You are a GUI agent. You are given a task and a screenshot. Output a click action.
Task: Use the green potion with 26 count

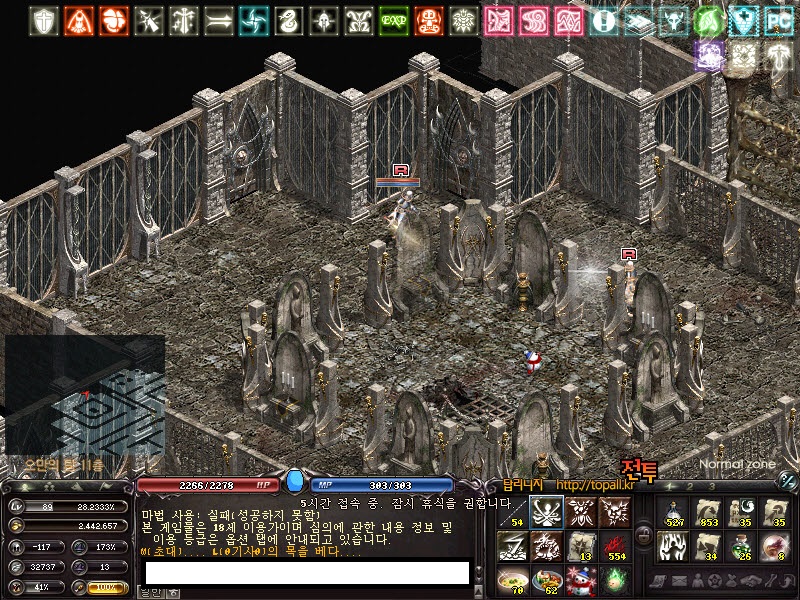pyautogui.click(x=742, y=547)
